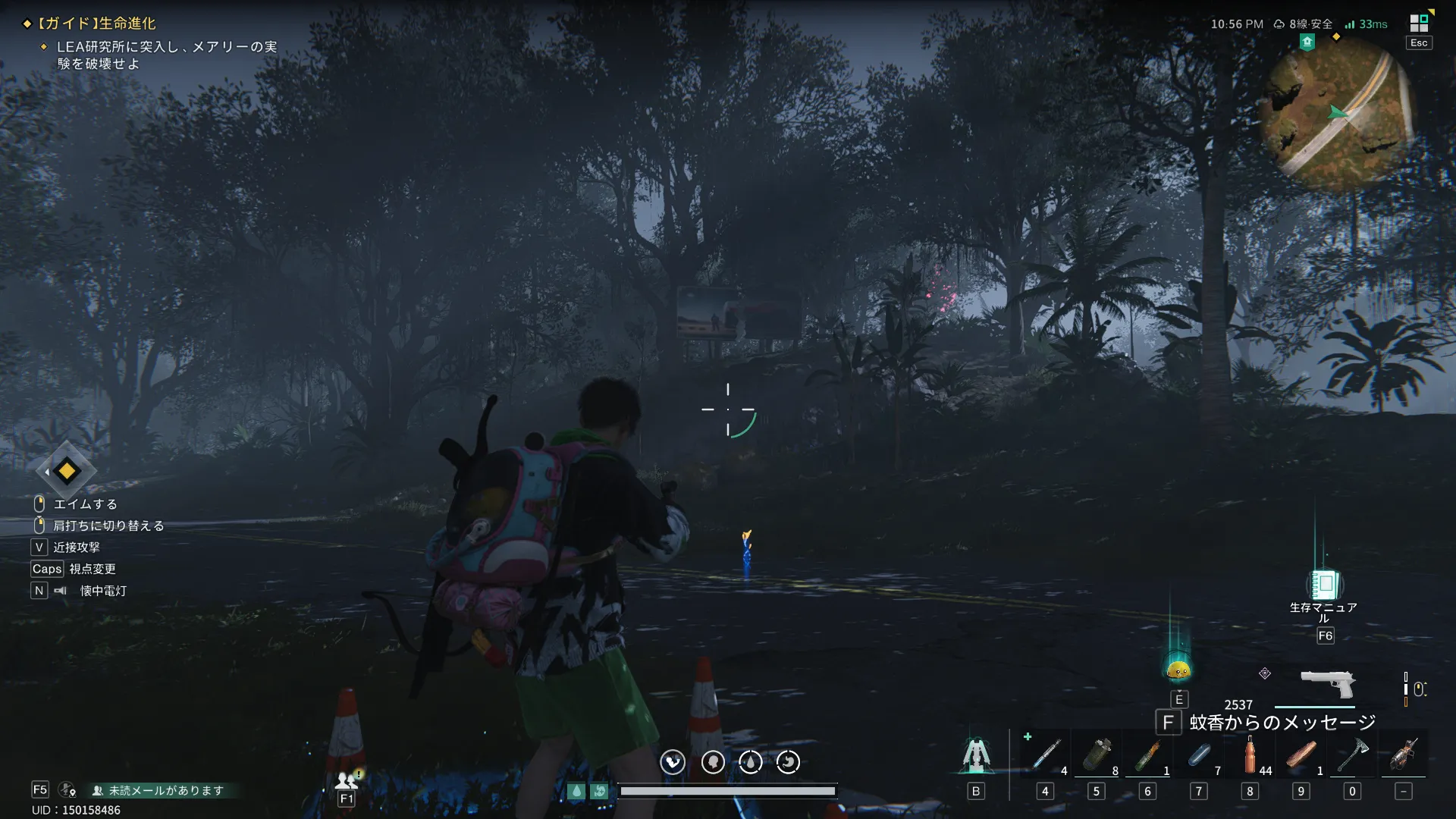Open the 生存マニュアル survival manual icon
The height and width of the screenshot is (819, 1456).
coord(1324,585)
